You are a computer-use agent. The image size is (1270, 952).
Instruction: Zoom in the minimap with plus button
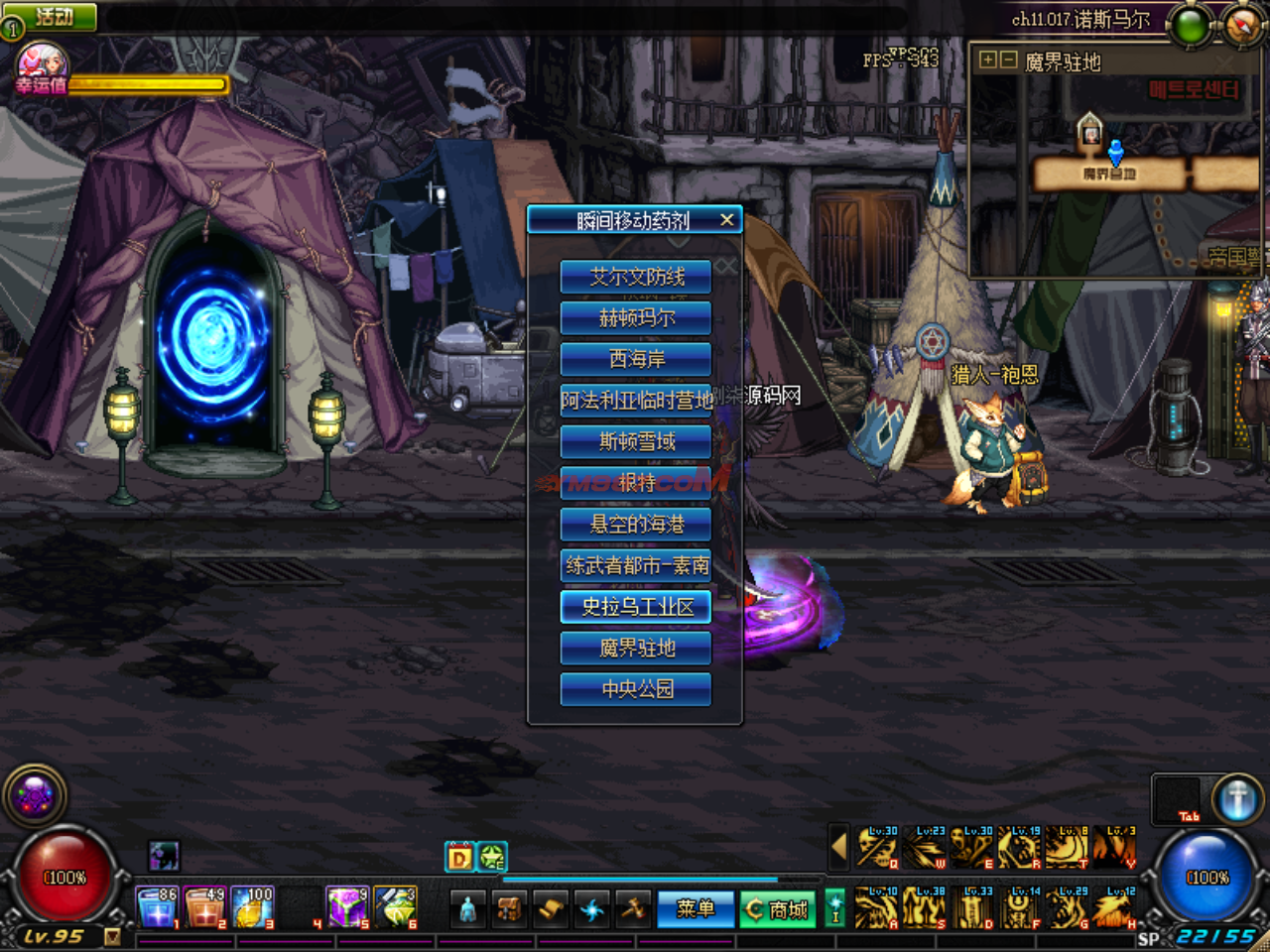[987, 60]
